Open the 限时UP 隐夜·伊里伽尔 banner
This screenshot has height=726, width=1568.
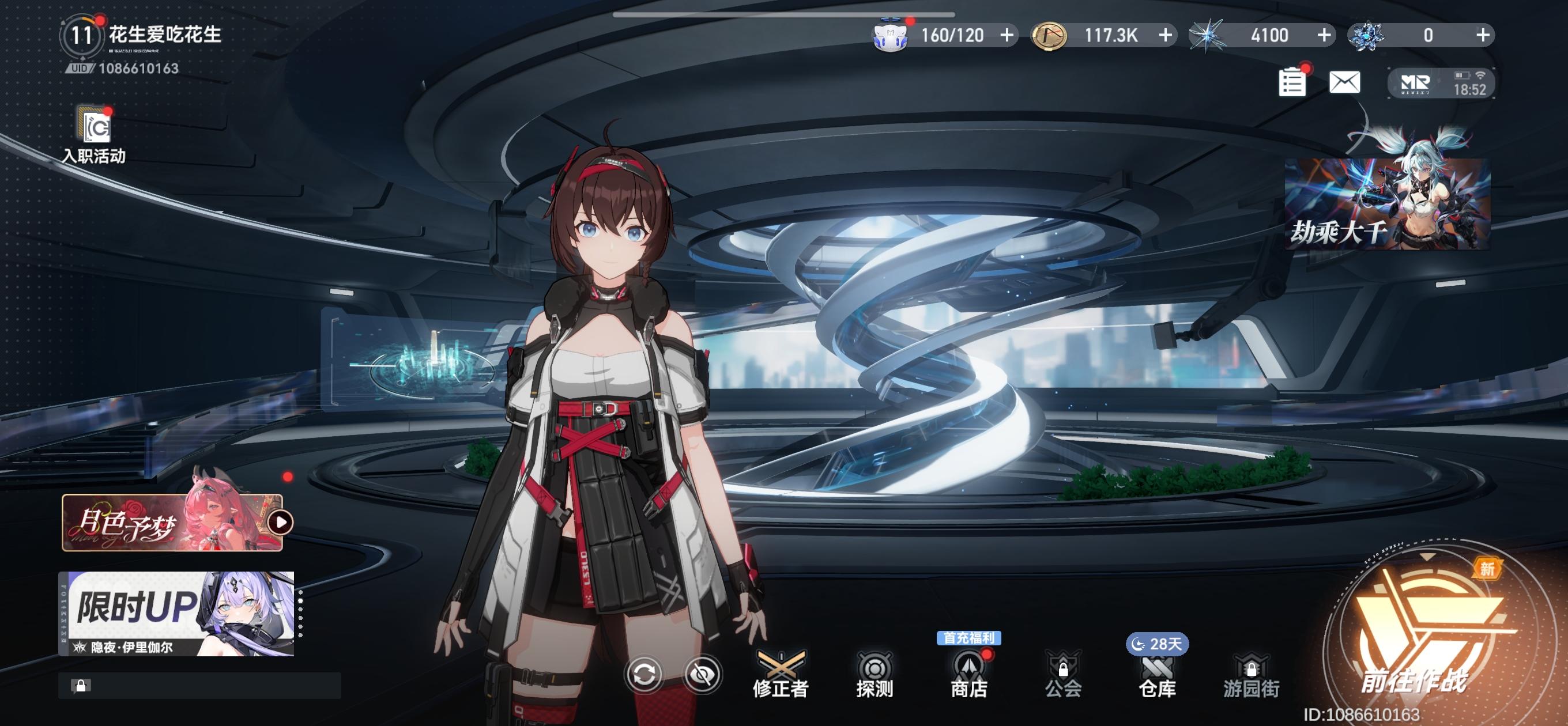pos(176,614)
